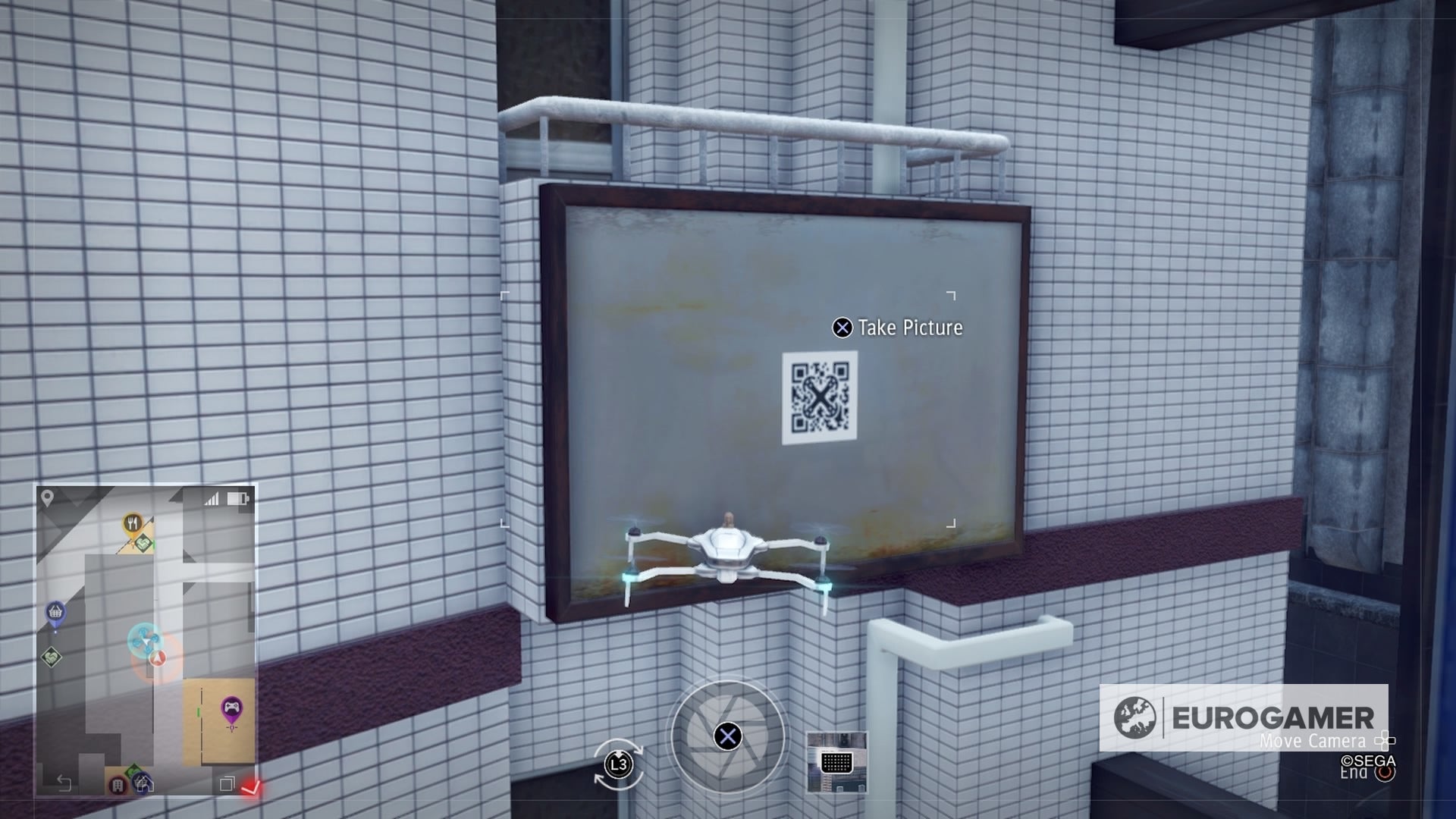Toggle the player position arrow marker
The width and height of the screenshot is (1456, 819).
(x=157, y=659)
